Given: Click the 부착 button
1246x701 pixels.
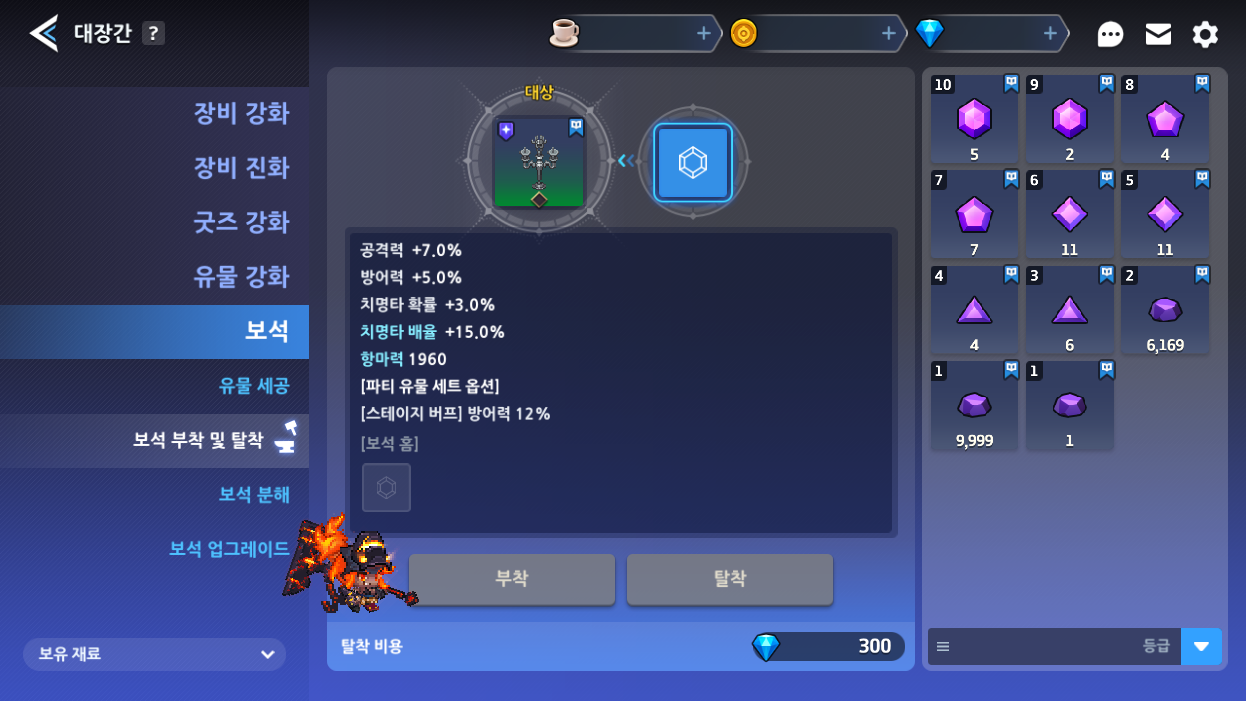Looking at the screenshot, I should 511,579.
